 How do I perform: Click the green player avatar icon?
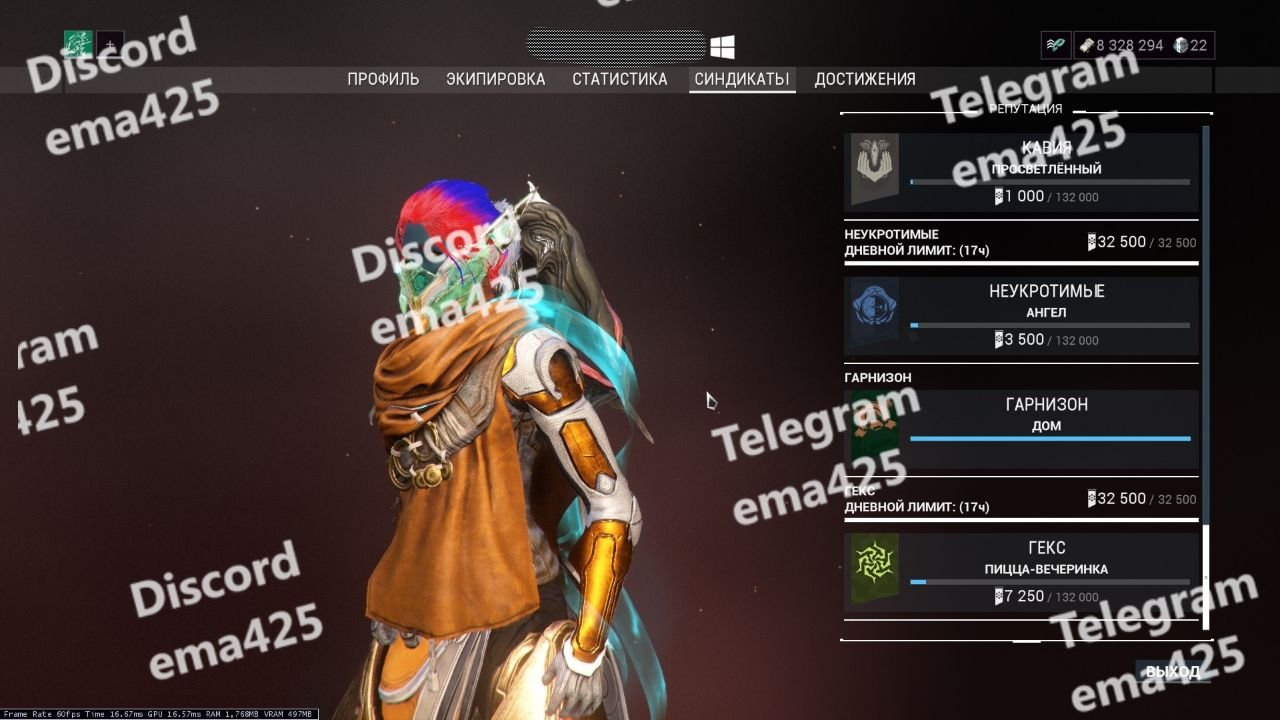[78, 45]
